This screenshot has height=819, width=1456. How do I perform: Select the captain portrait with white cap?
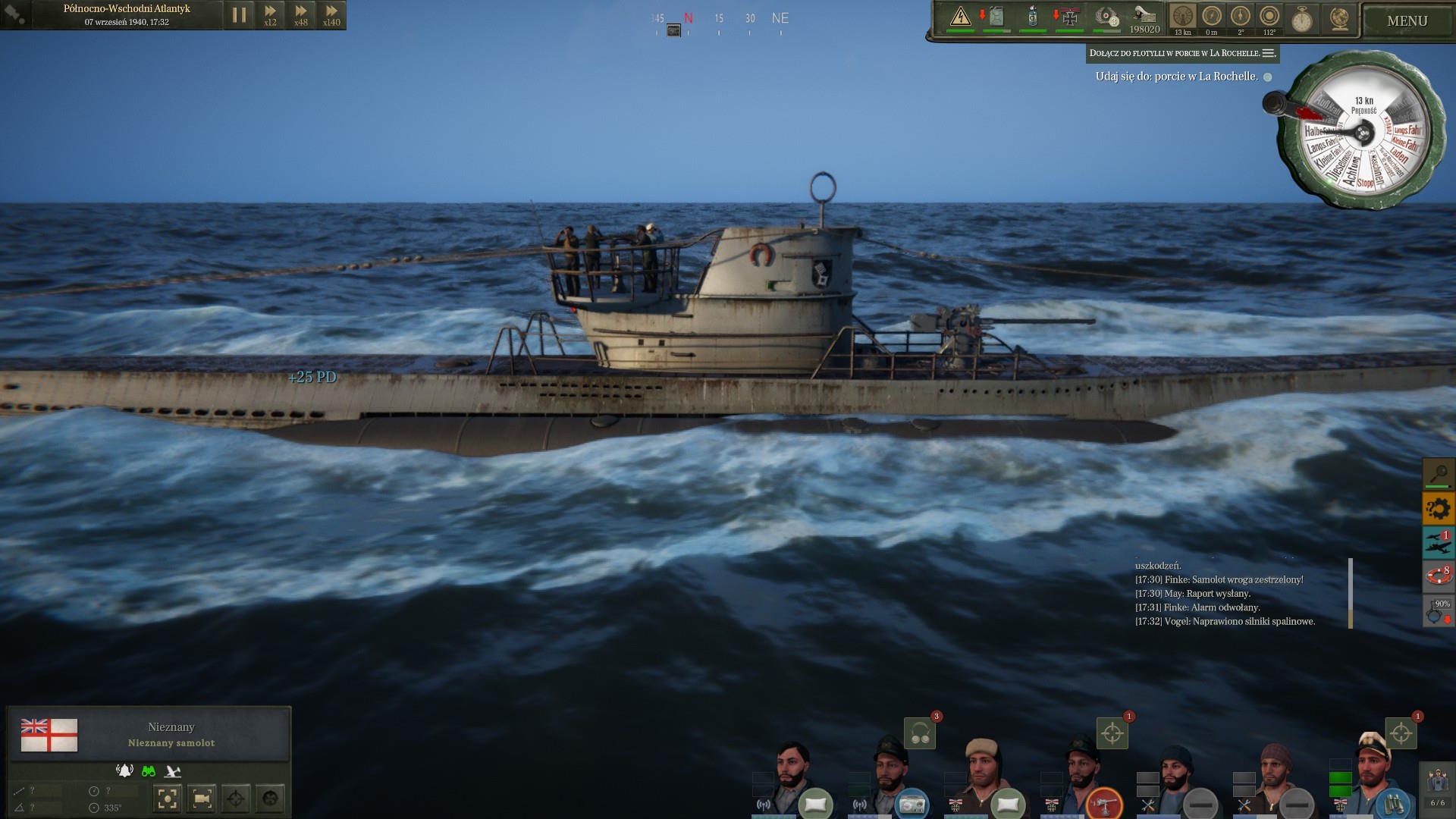(1373, 770)
